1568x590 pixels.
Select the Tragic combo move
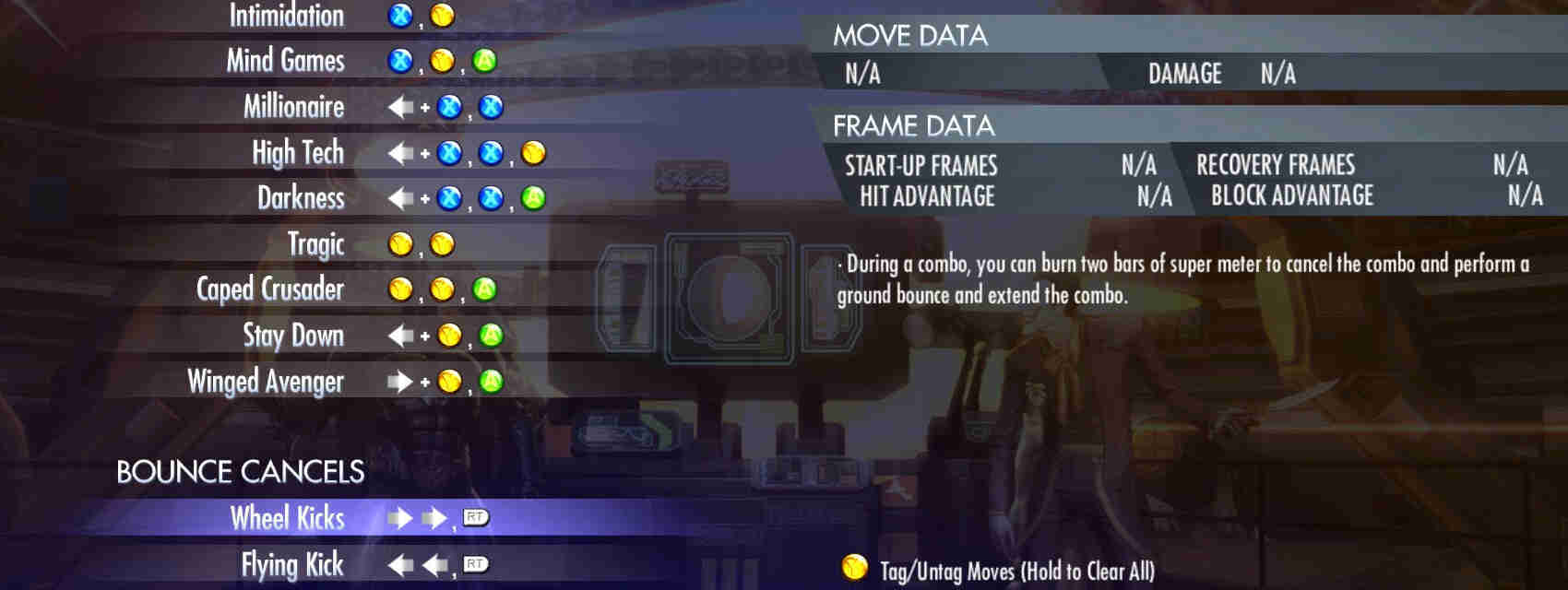(315, 244)
